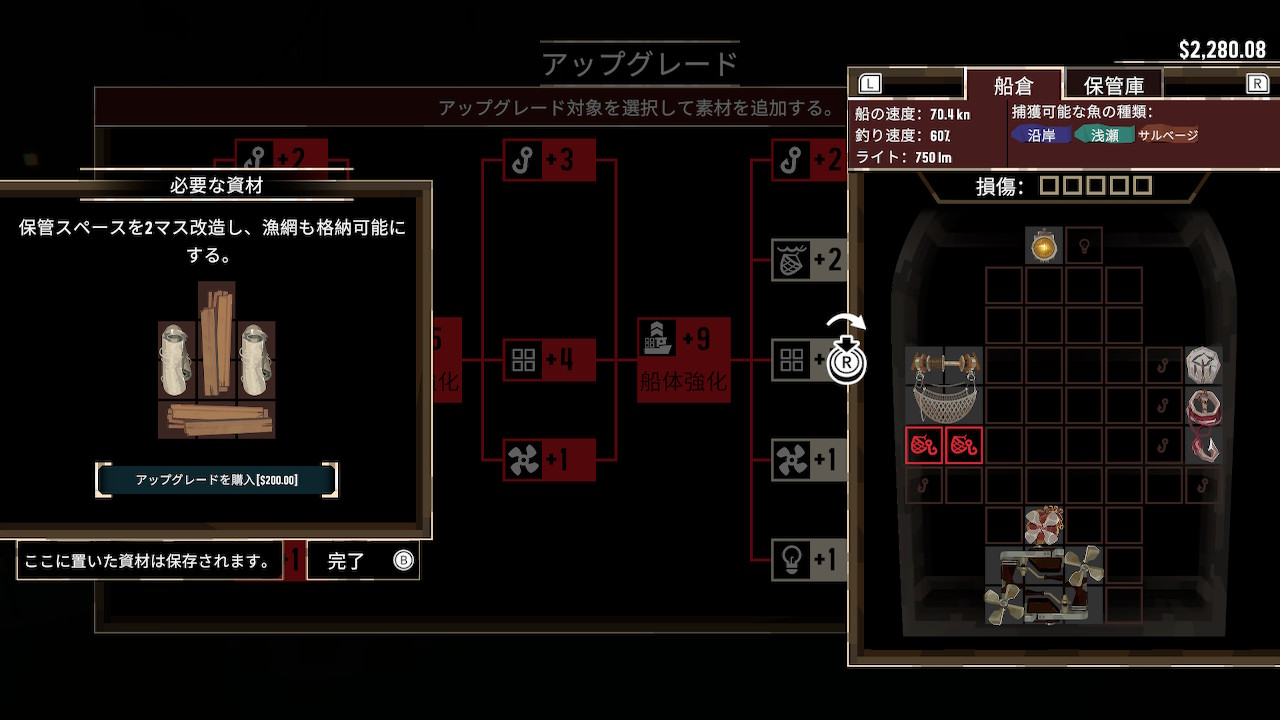
Task: Select the hook +3 upgrade node
Action: point(550,160)
